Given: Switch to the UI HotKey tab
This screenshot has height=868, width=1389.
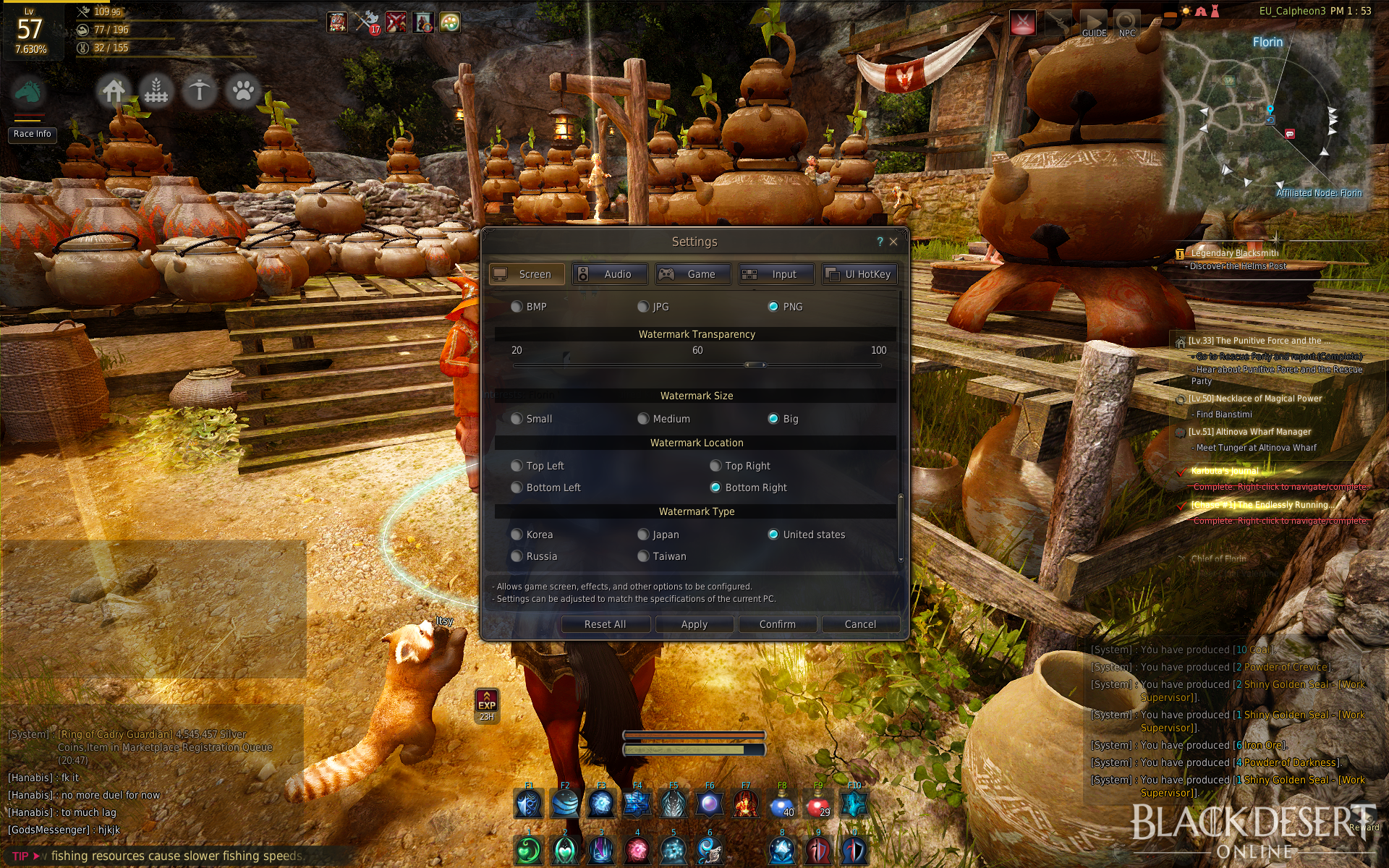Looking at the screenshot, I should 859,274.
